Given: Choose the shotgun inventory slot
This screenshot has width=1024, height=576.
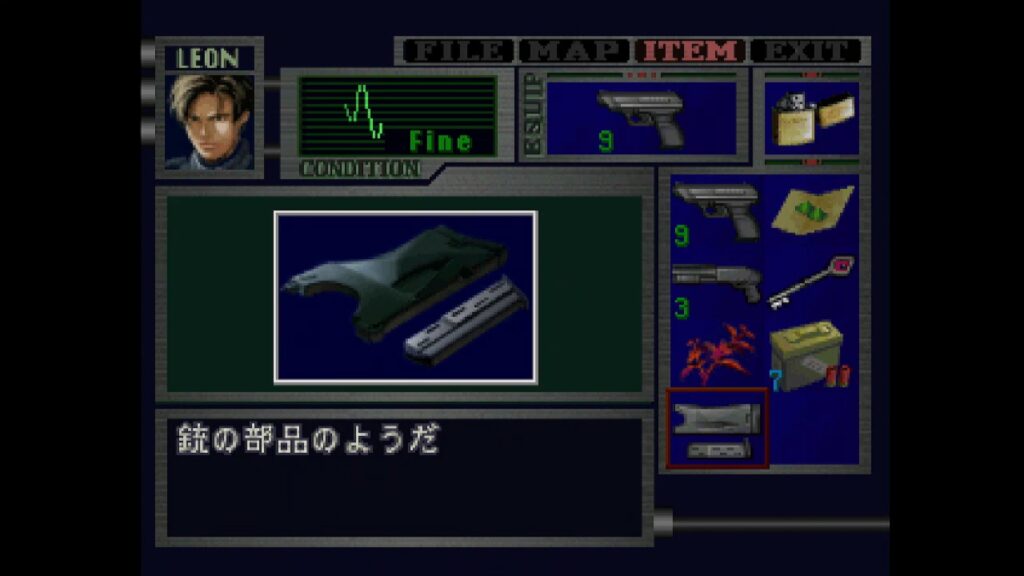Looking at the screenshot, I should pos(716,286).
